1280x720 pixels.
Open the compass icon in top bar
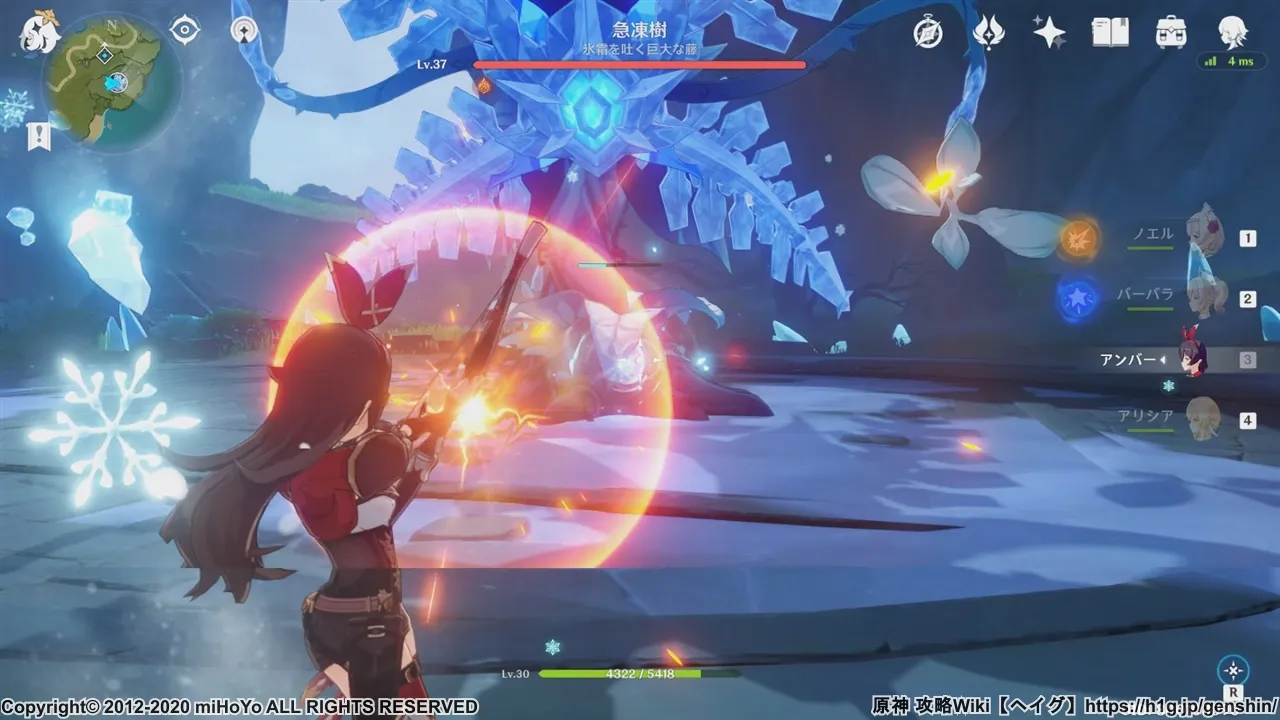pos(928,32)
